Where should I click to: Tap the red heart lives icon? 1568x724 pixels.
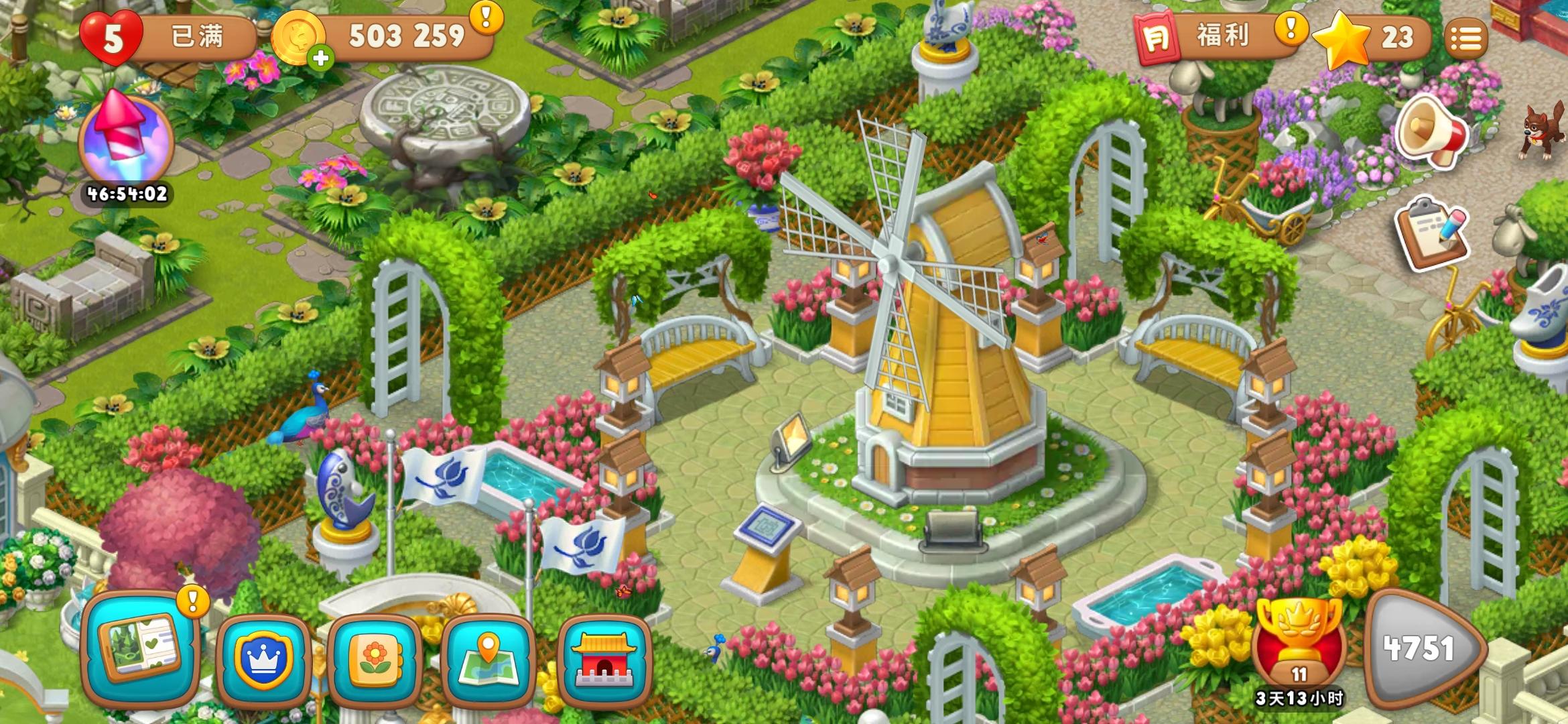[111, 38]
